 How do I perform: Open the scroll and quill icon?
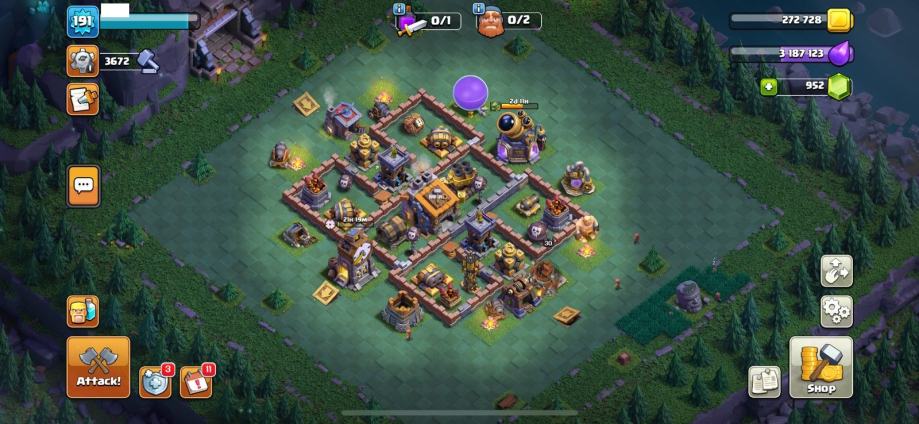(82, 99)
